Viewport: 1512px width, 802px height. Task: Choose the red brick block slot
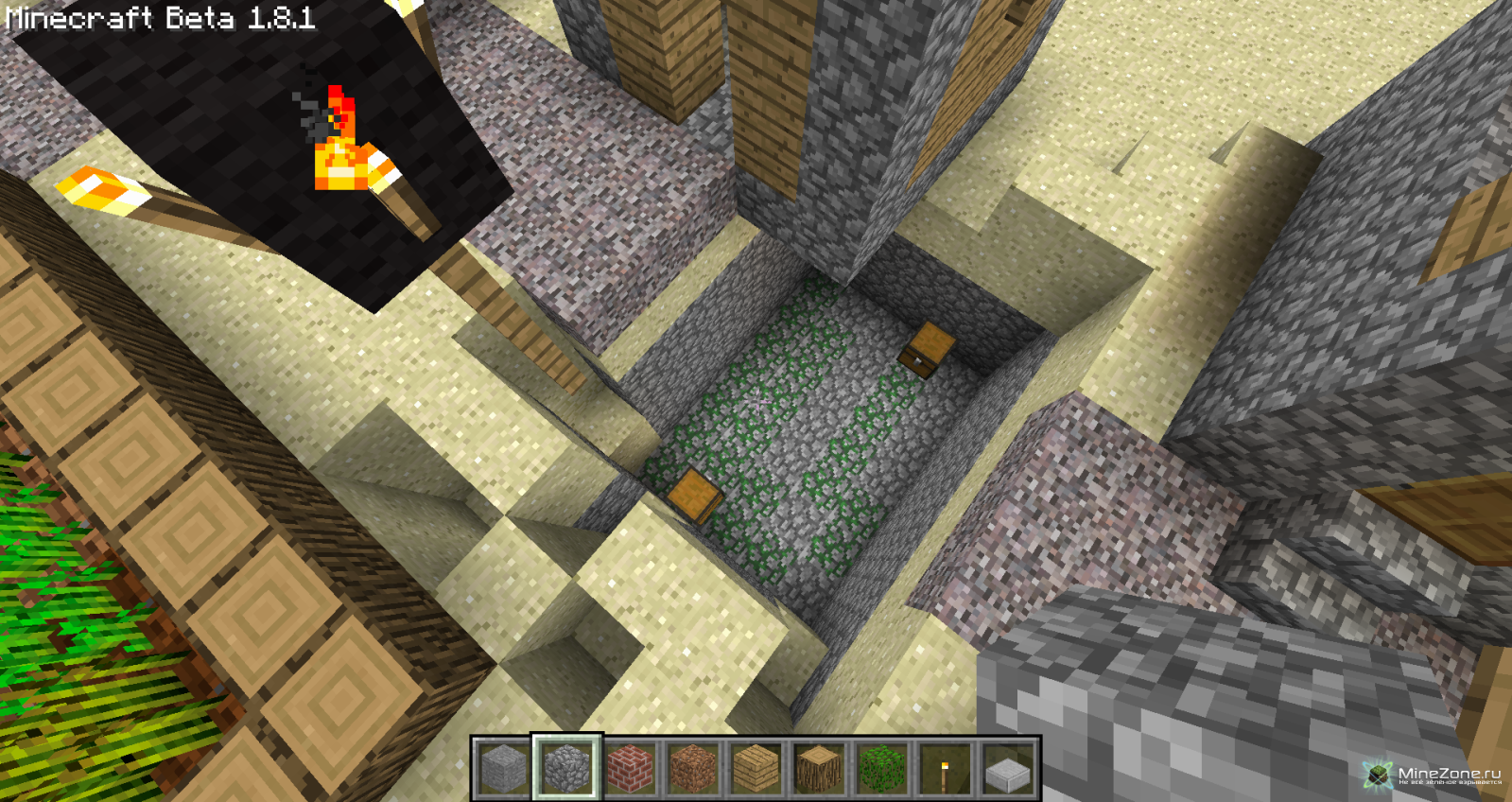coord(630,767)
